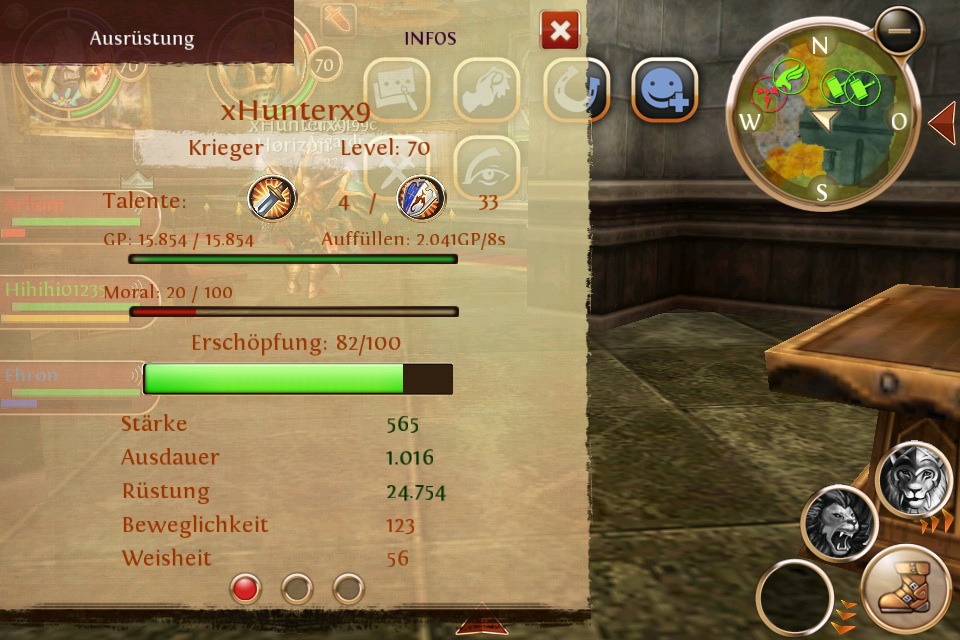Select party member Hihihi0123's frame
The width and height of the screenshot is (960, 640).
[x=68, y=300]
